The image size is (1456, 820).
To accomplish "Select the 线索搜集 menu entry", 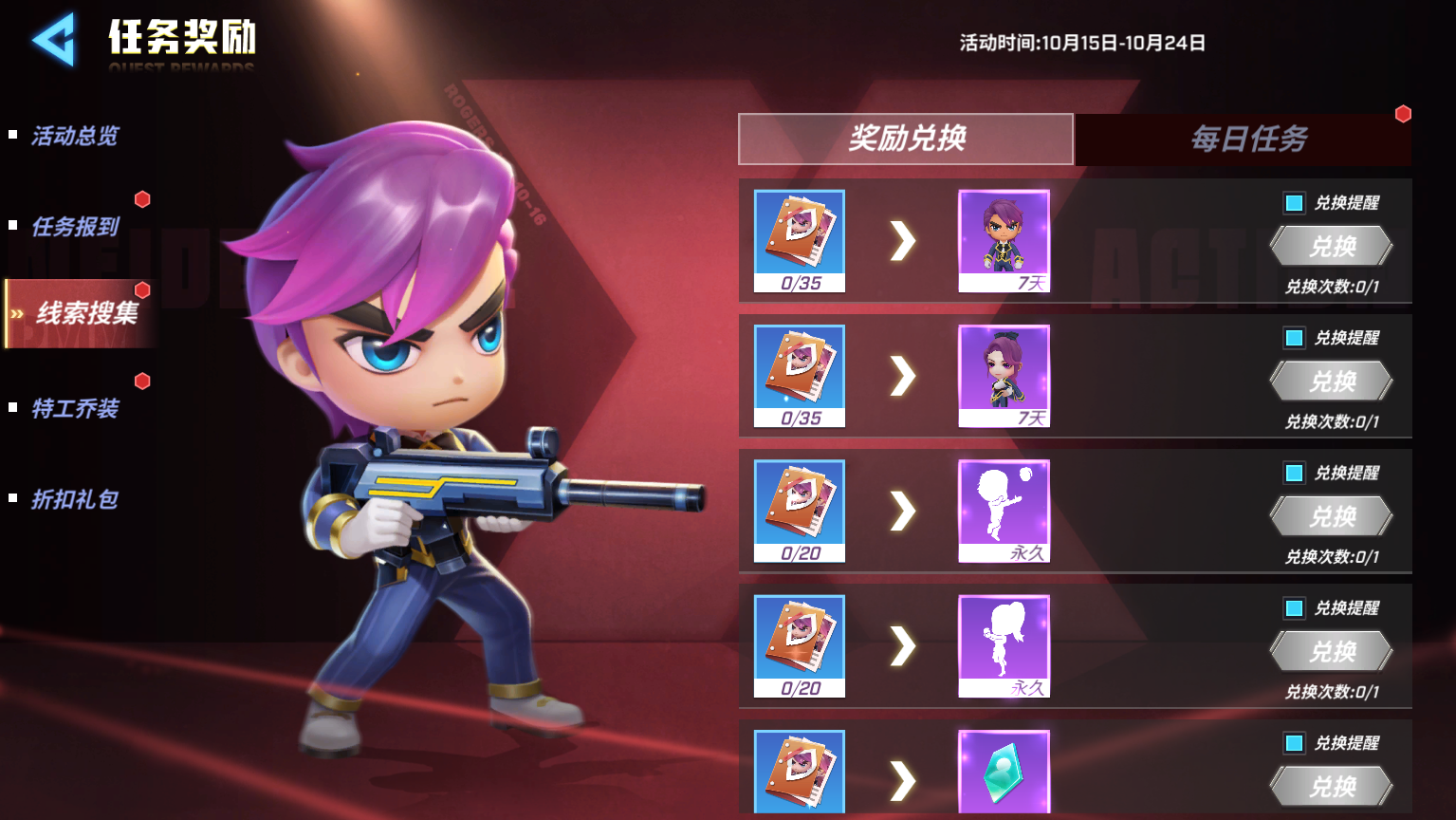I will pos(85,313).
